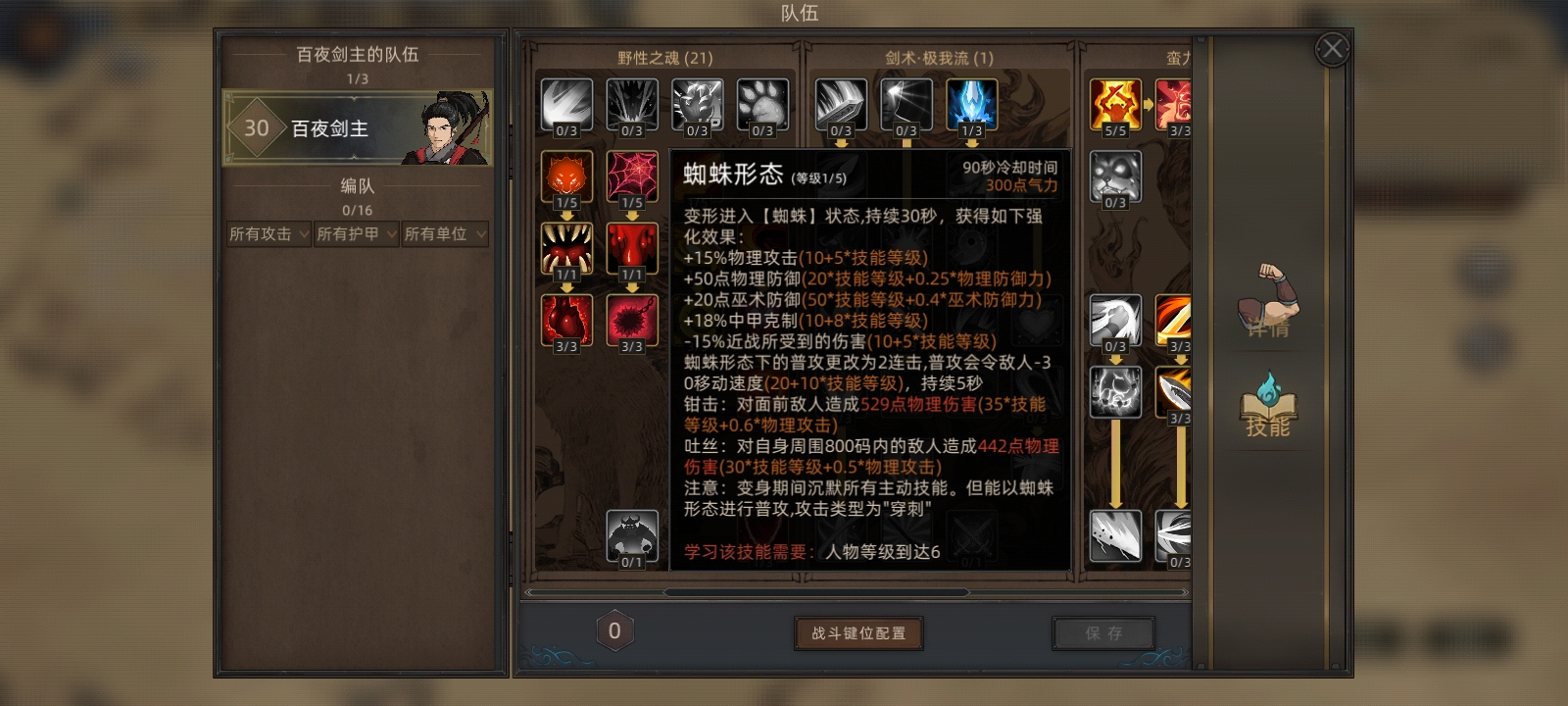This screenshot has width=1568, height=706.
Task: Select the flaming crossed swords skill rated 5/5
Action: click(x=1116, y=103)
